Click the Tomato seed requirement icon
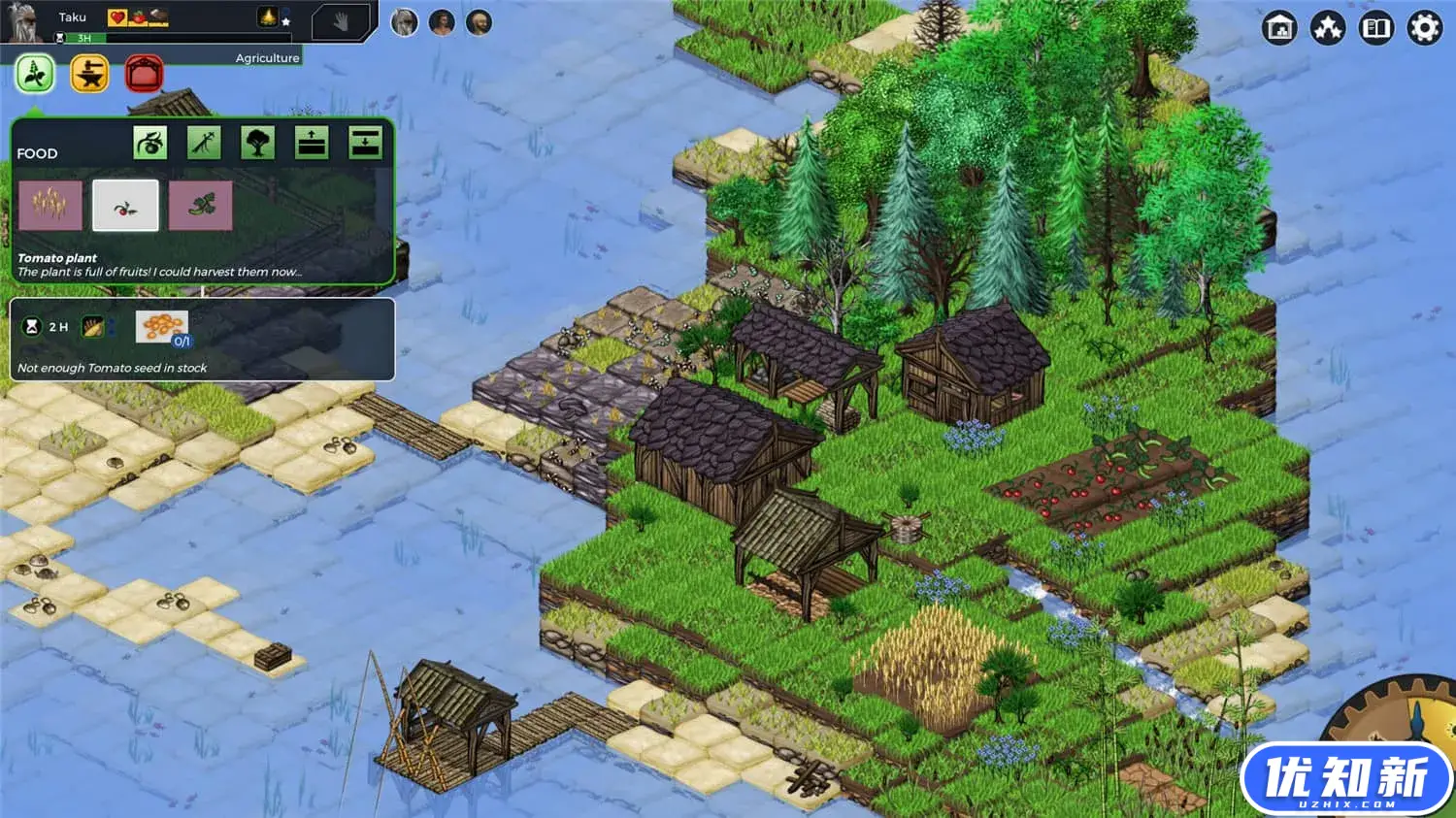 (x=161, y=327)
